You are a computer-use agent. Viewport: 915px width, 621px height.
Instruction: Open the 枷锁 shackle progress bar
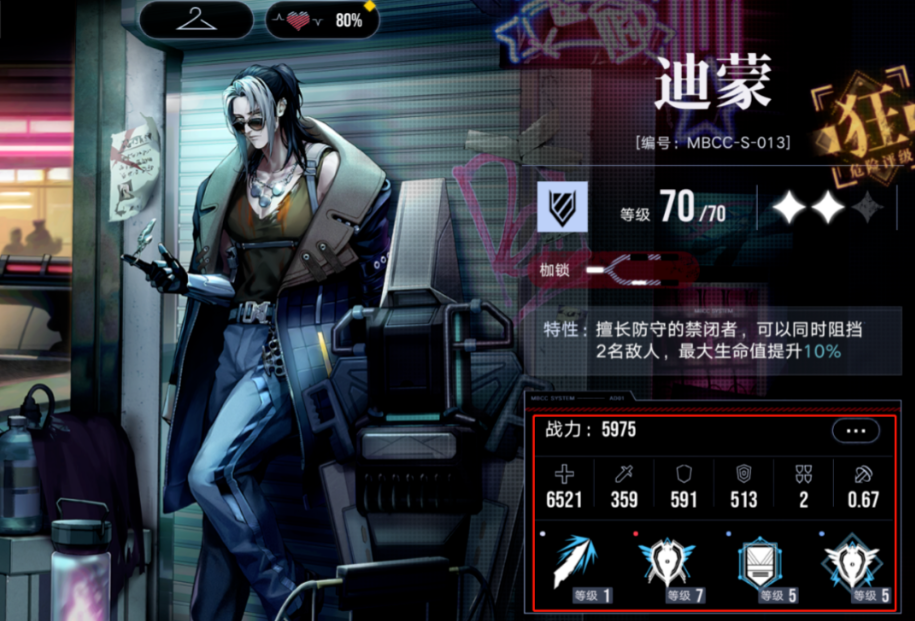tap(640, 270)
